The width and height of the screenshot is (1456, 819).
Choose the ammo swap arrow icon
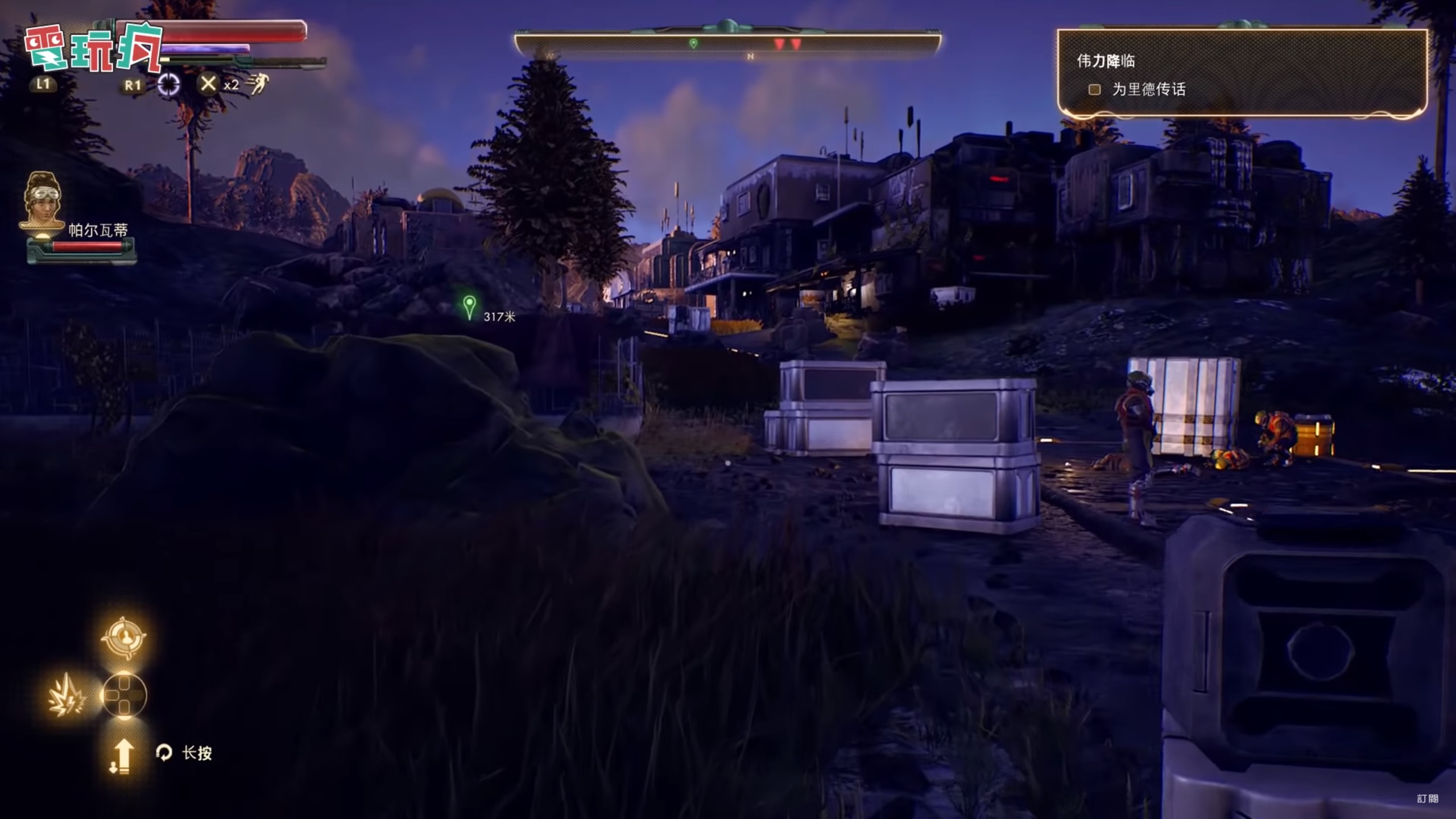point(121,756)
